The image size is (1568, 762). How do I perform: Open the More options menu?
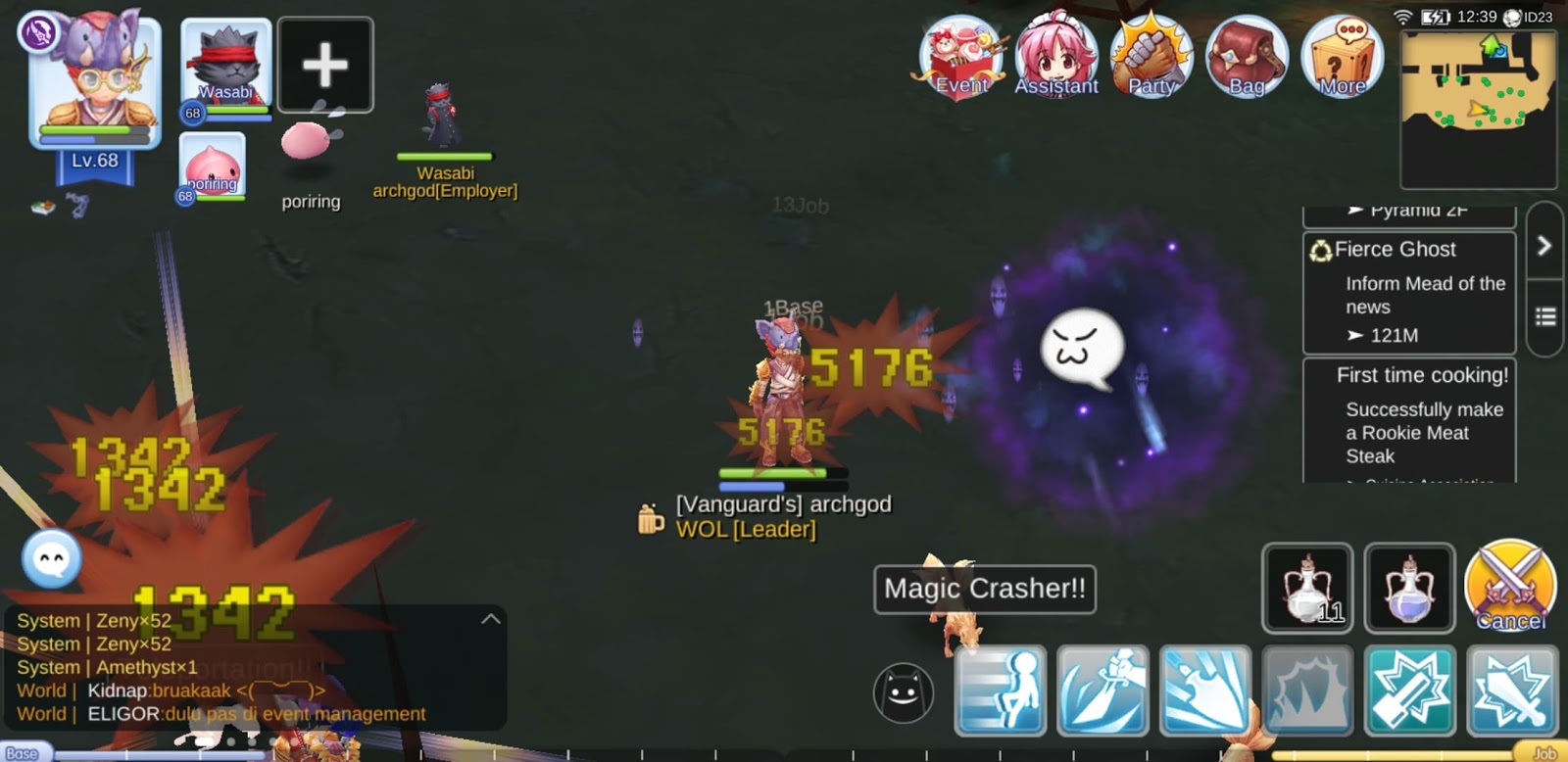tap(1342, 54)
